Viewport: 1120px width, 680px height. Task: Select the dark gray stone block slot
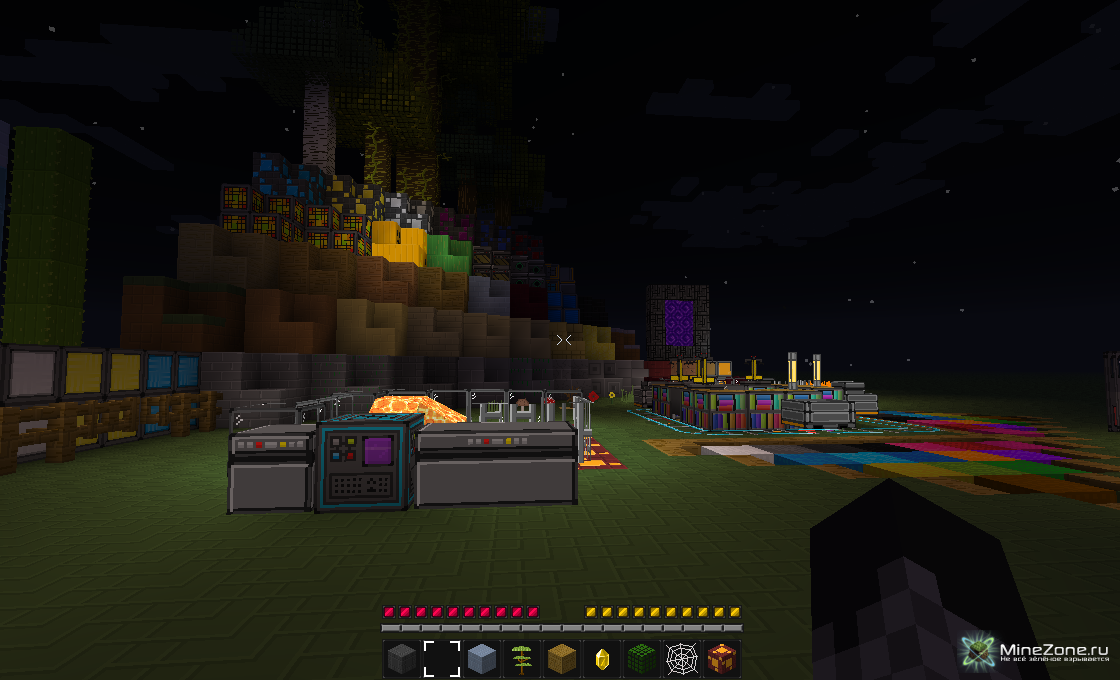[x=401, y=659]
